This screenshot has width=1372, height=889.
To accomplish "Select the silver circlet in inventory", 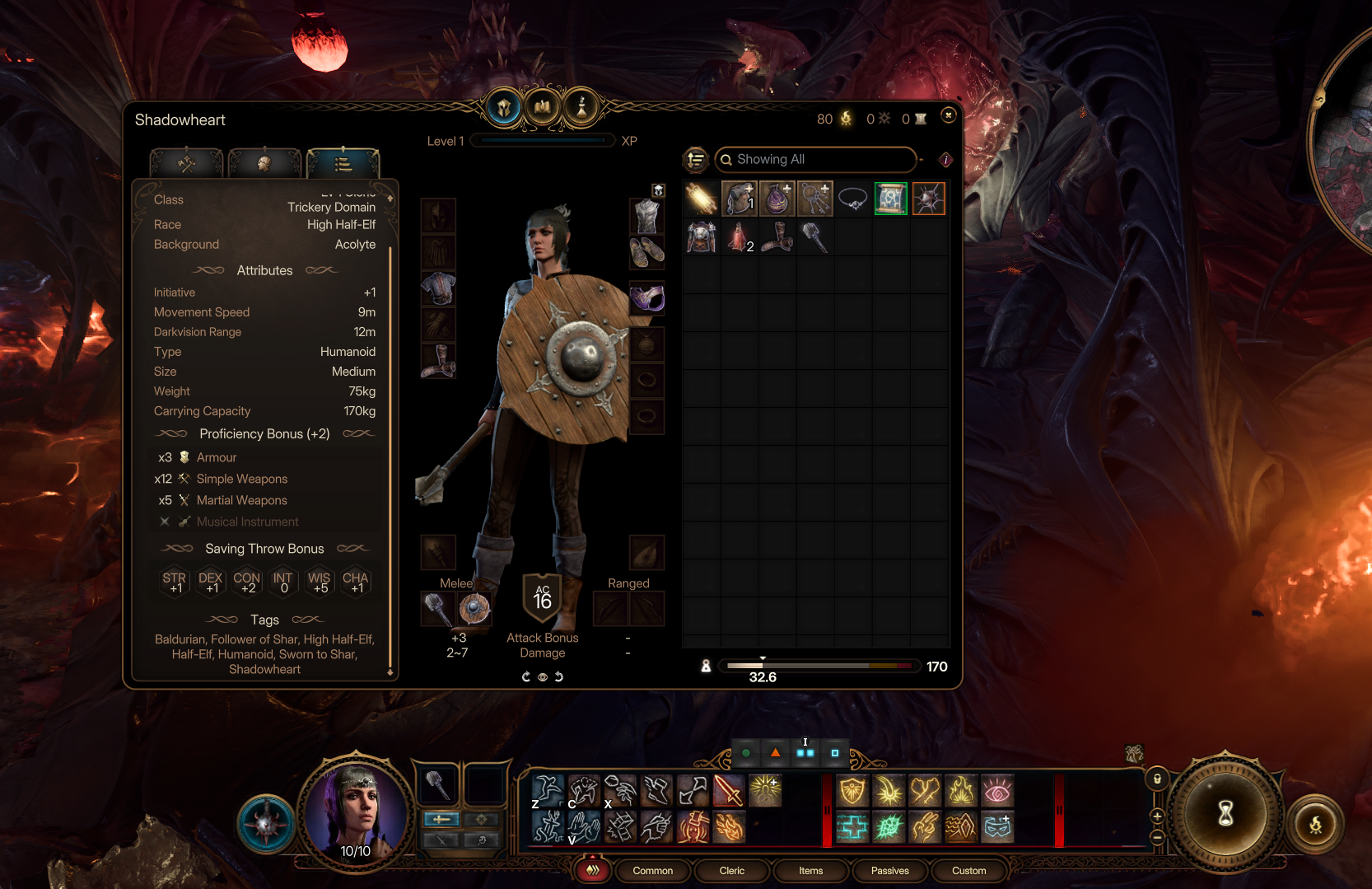I will point(852,199).
